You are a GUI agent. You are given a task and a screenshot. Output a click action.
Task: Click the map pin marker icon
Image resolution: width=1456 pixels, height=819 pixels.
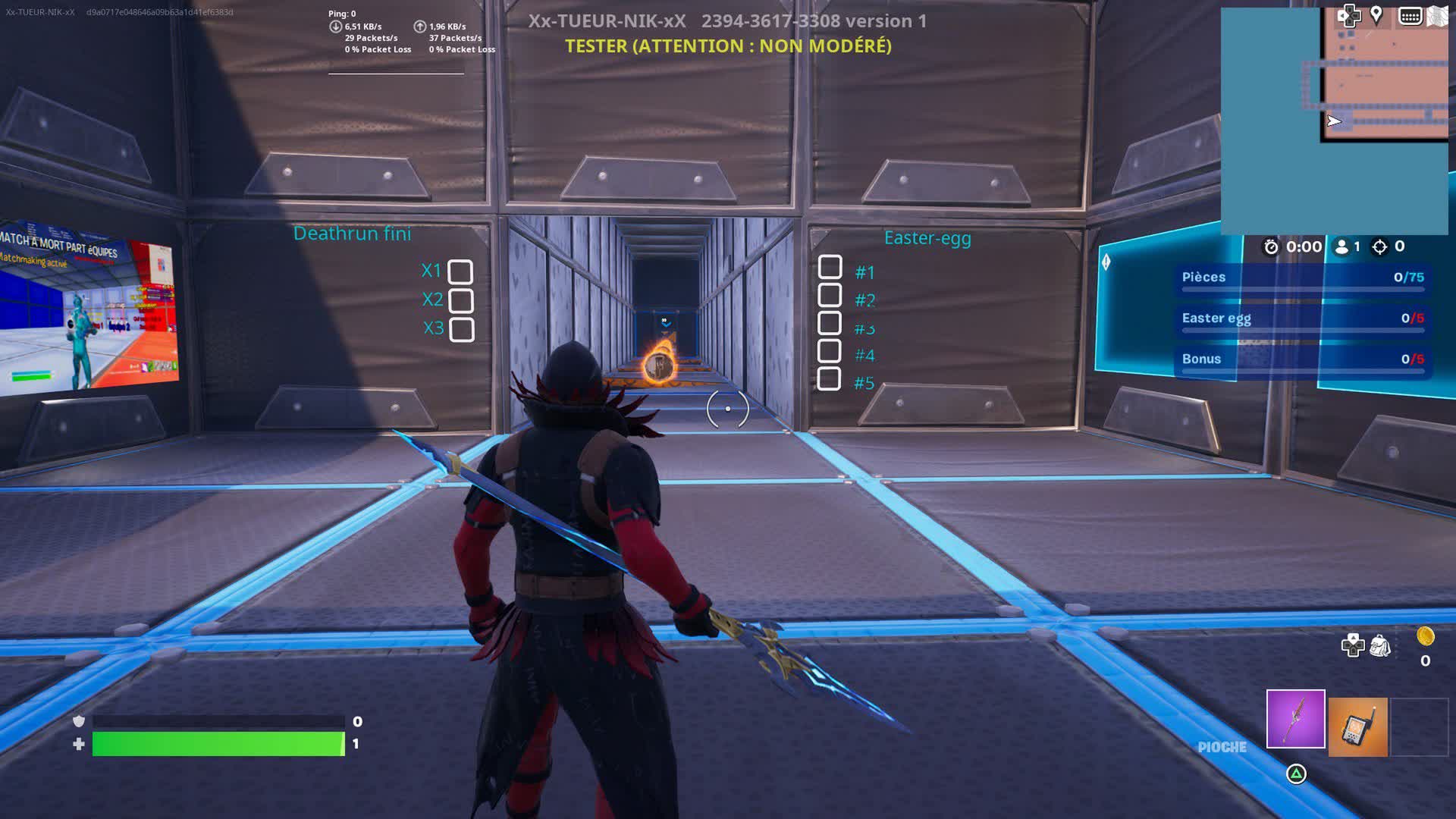[x=1376, y=15]
